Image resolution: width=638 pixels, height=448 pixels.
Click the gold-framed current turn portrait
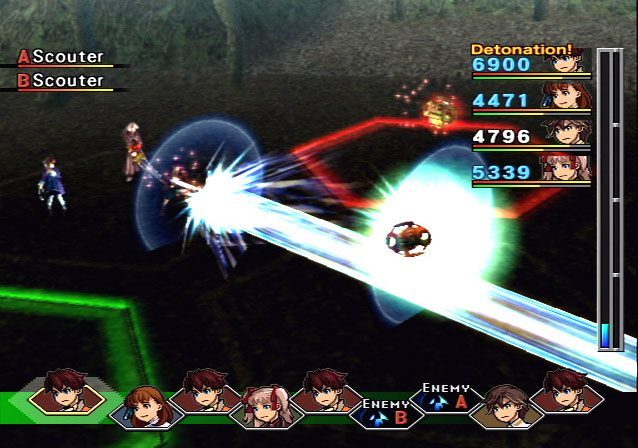[x=66, y=393]
